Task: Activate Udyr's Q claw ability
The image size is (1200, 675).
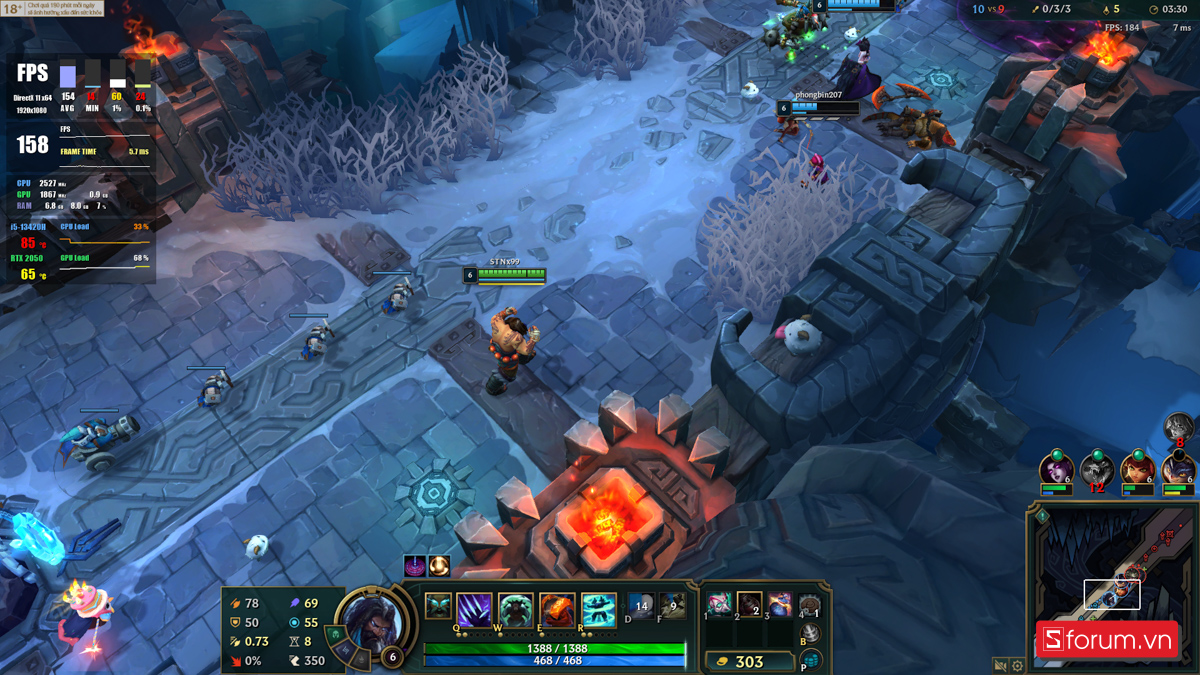Action: [474, 610]
